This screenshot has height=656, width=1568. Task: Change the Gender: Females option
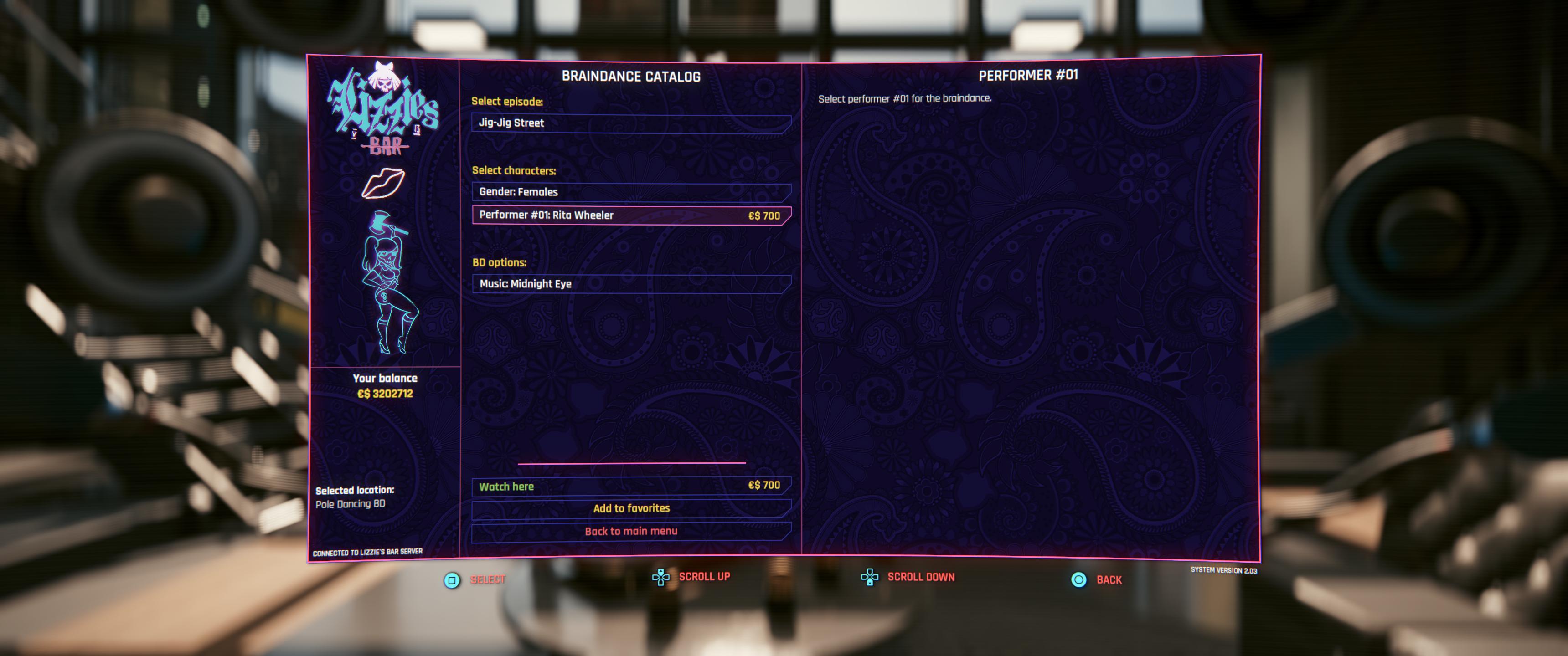click(x=630, y=192)
